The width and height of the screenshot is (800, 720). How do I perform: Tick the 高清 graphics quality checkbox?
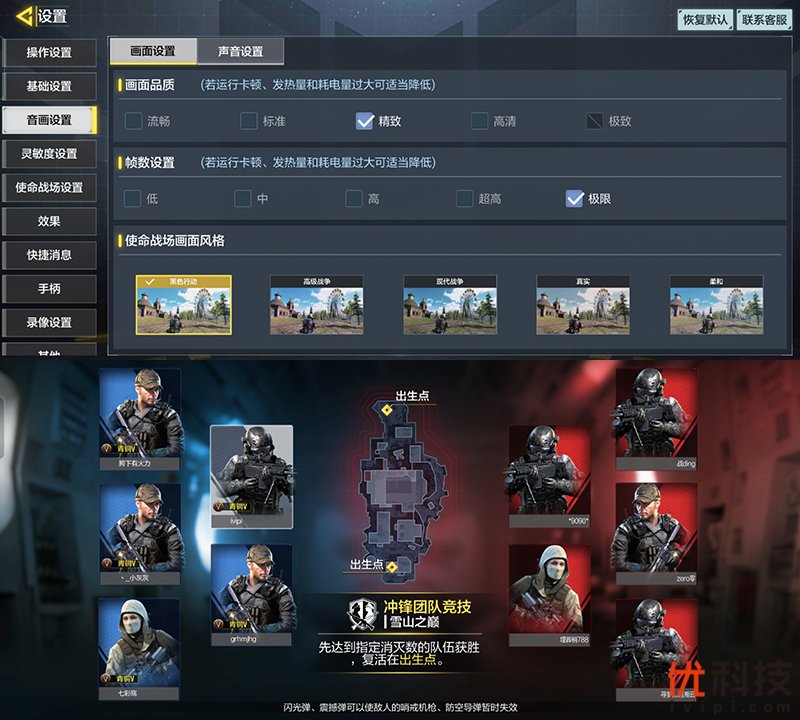480,121
